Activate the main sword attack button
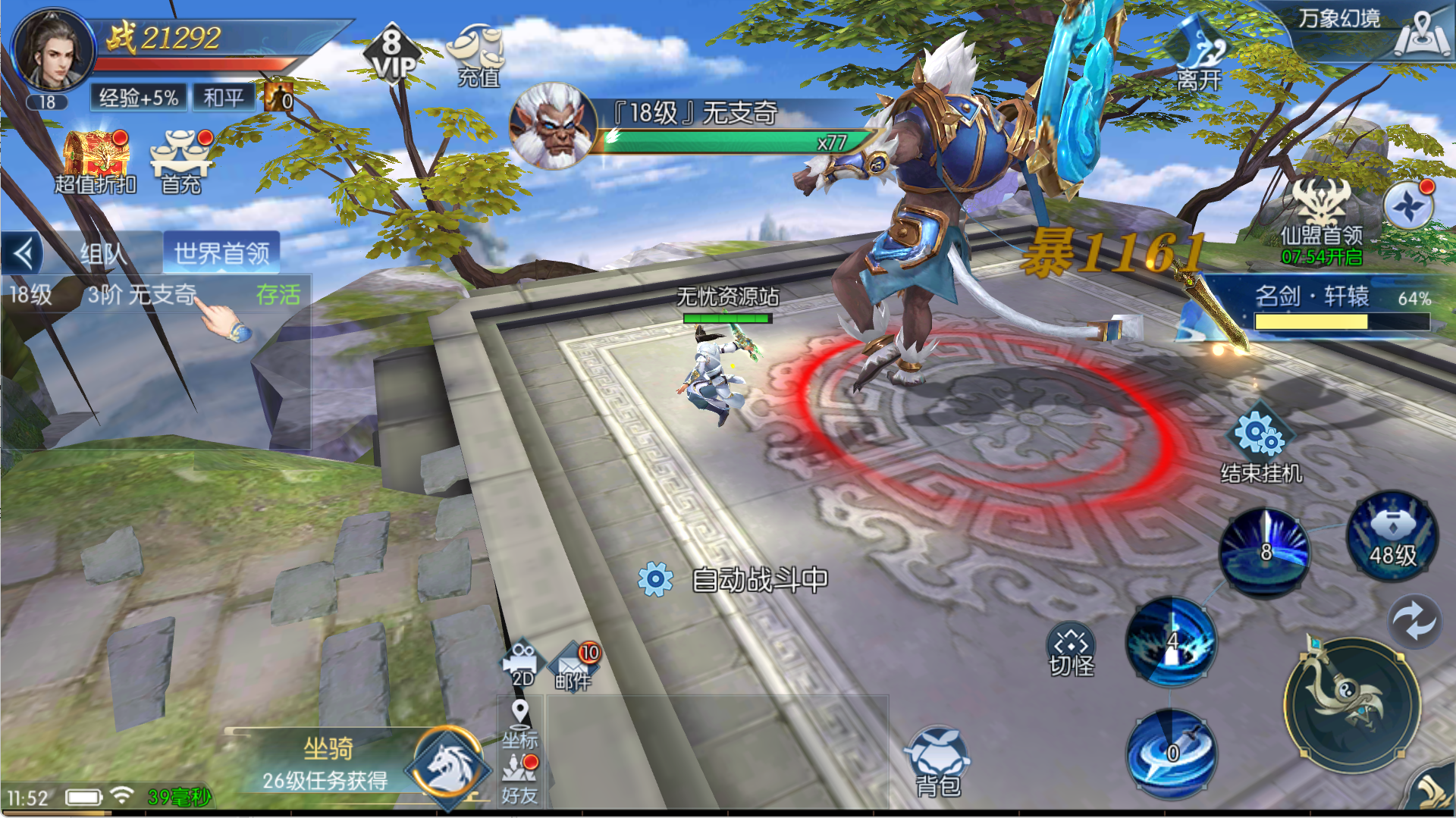The width and height of the screenshot is (1456, 818). (x=1351, y=704)
